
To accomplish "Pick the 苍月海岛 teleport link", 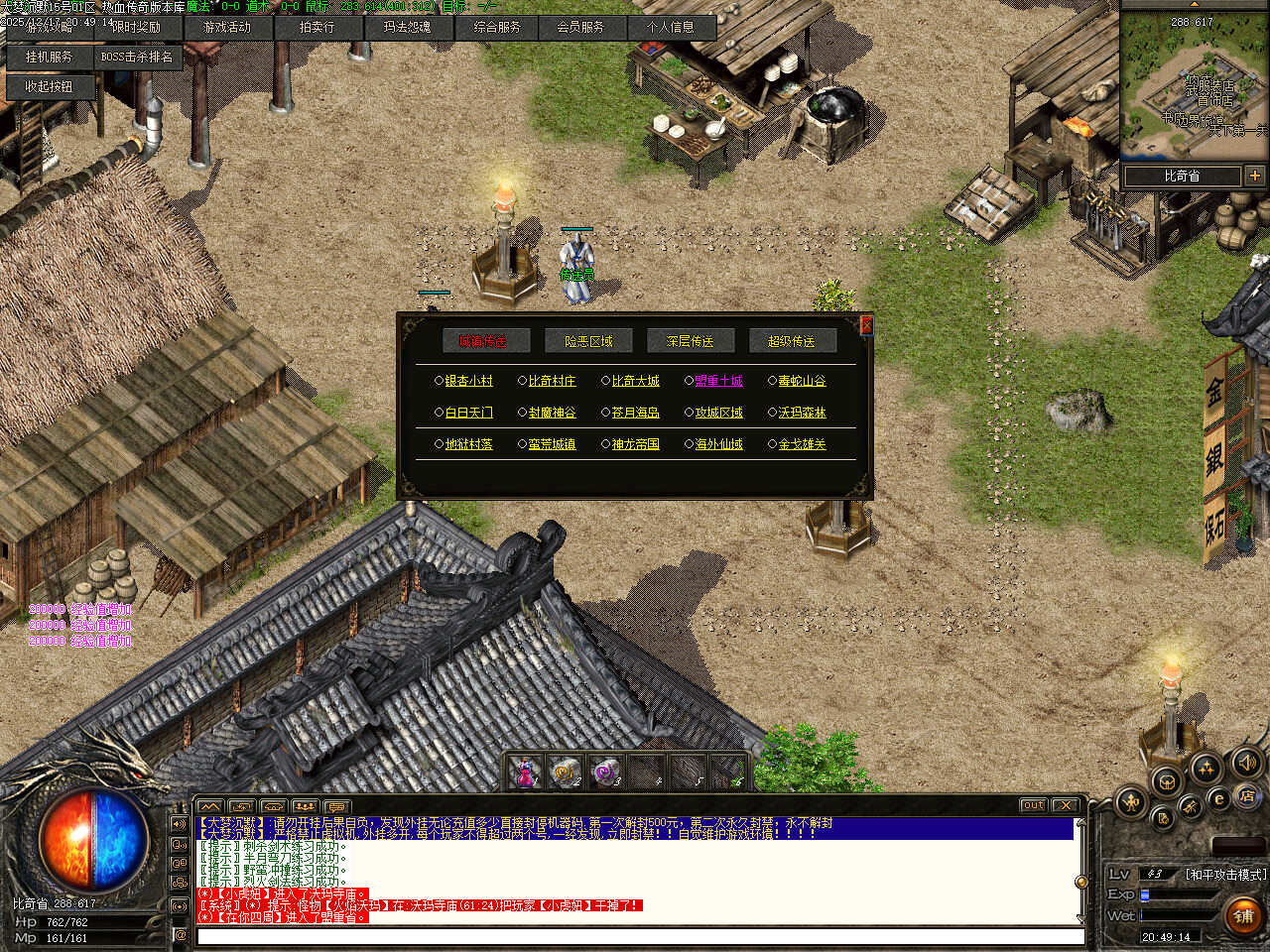I will click(635, 413).
